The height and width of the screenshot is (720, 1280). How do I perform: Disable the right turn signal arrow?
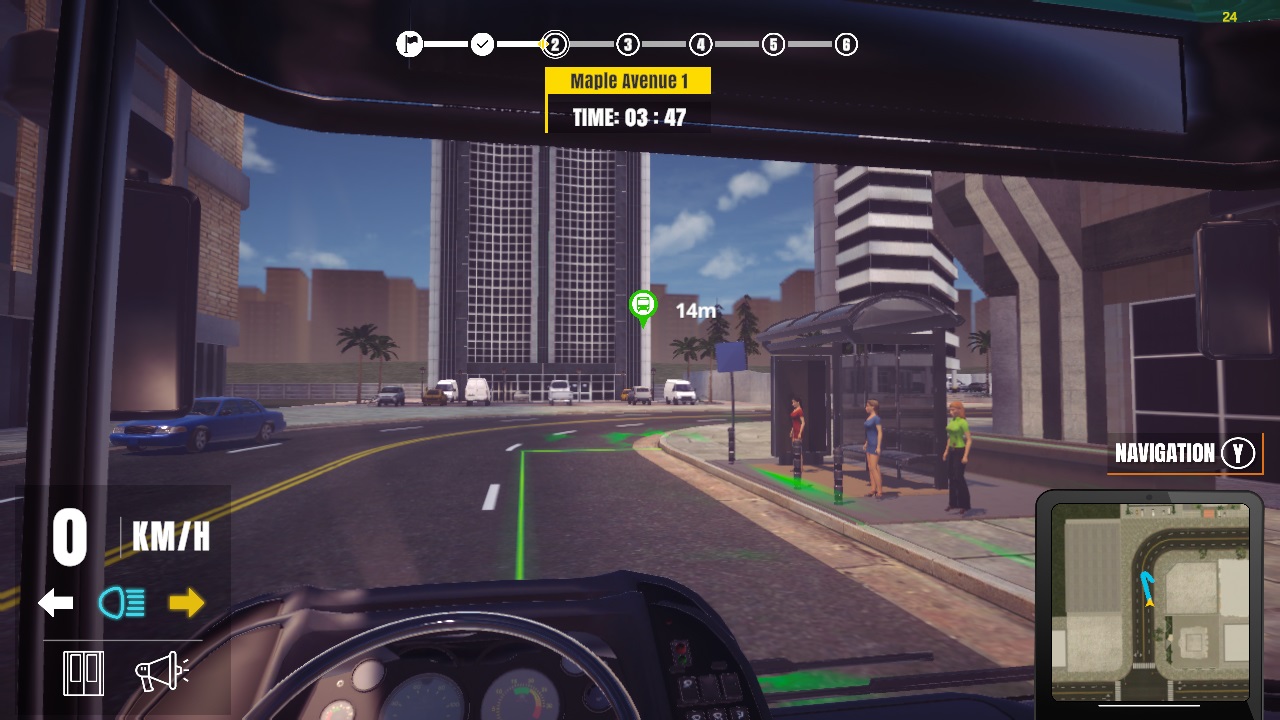pos(185,601)
